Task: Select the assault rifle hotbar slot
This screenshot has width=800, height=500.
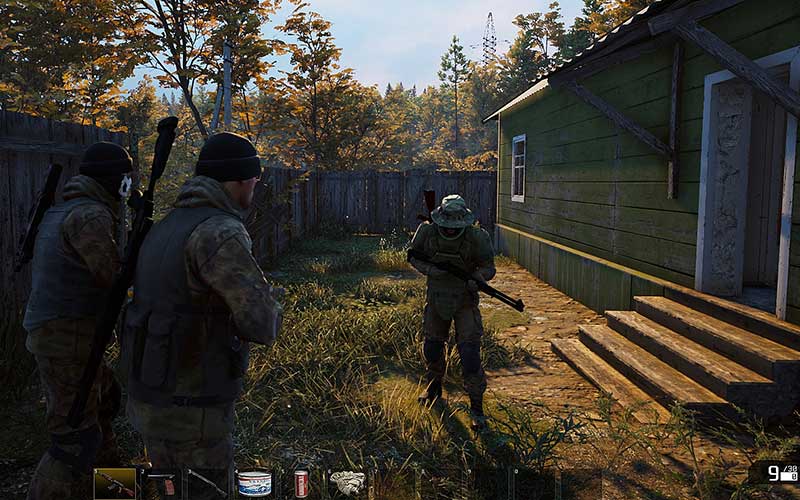Action: [x=115, y=484]
